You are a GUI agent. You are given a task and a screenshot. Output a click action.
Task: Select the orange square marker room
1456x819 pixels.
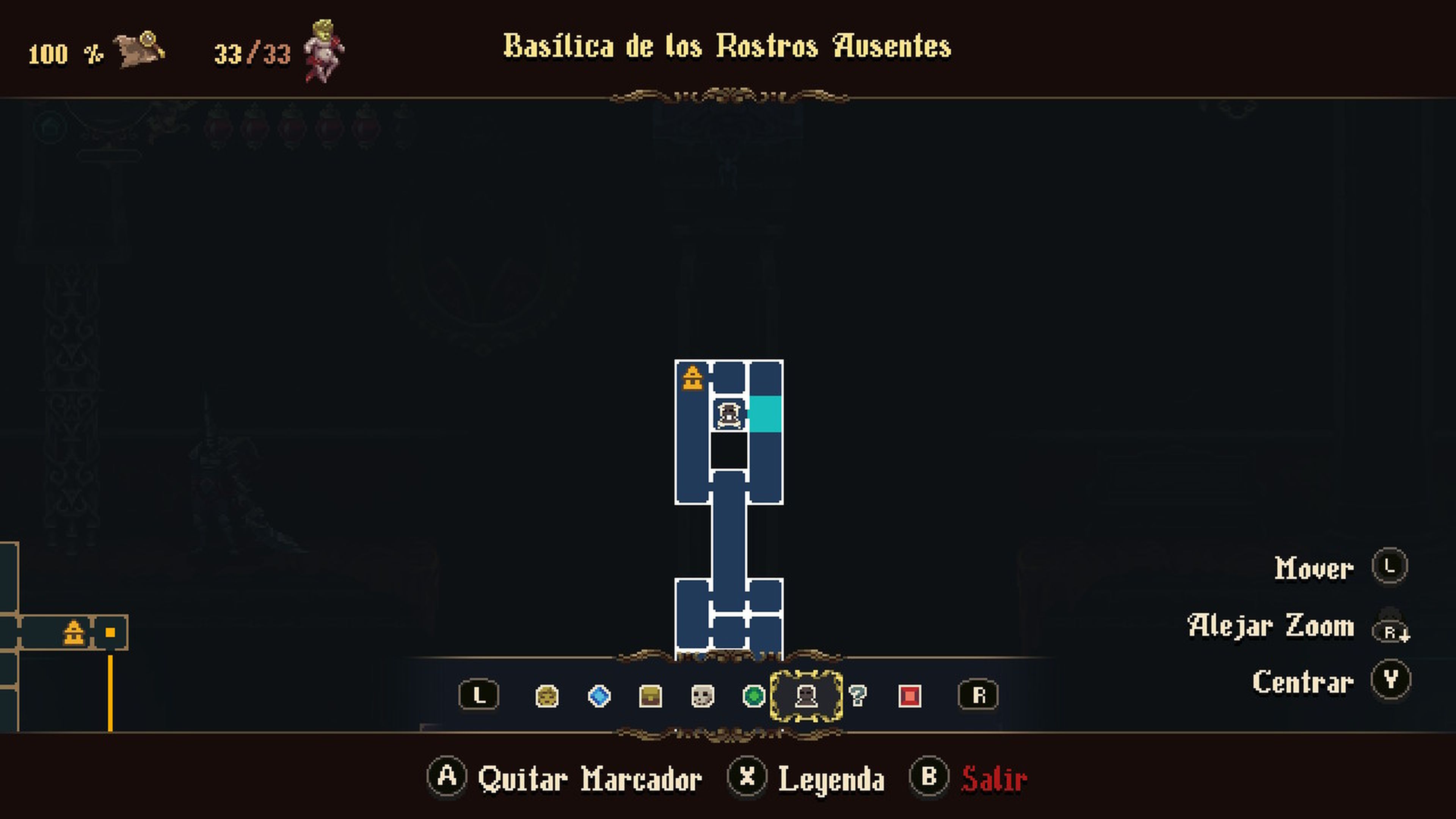(110, 632)
